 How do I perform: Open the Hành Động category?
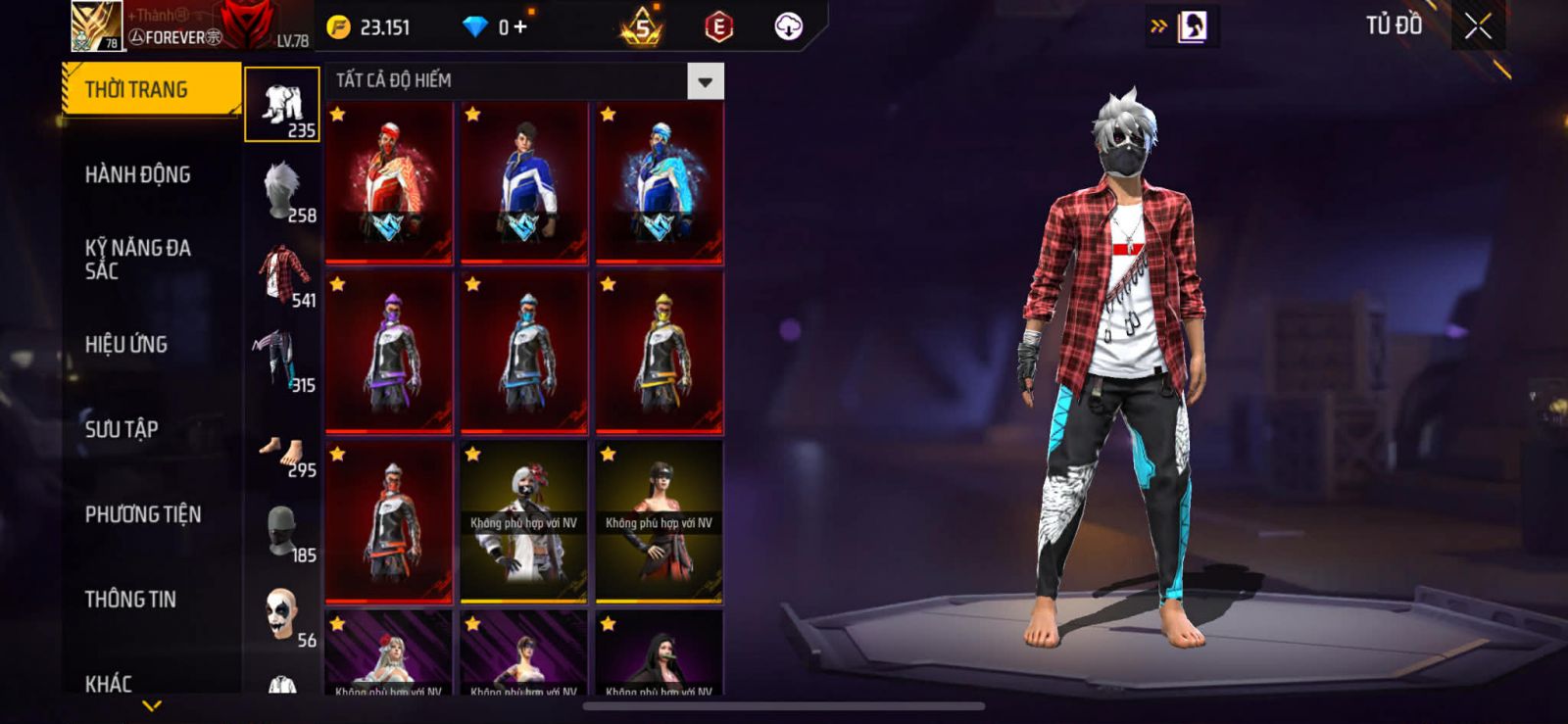pos(138,174)
